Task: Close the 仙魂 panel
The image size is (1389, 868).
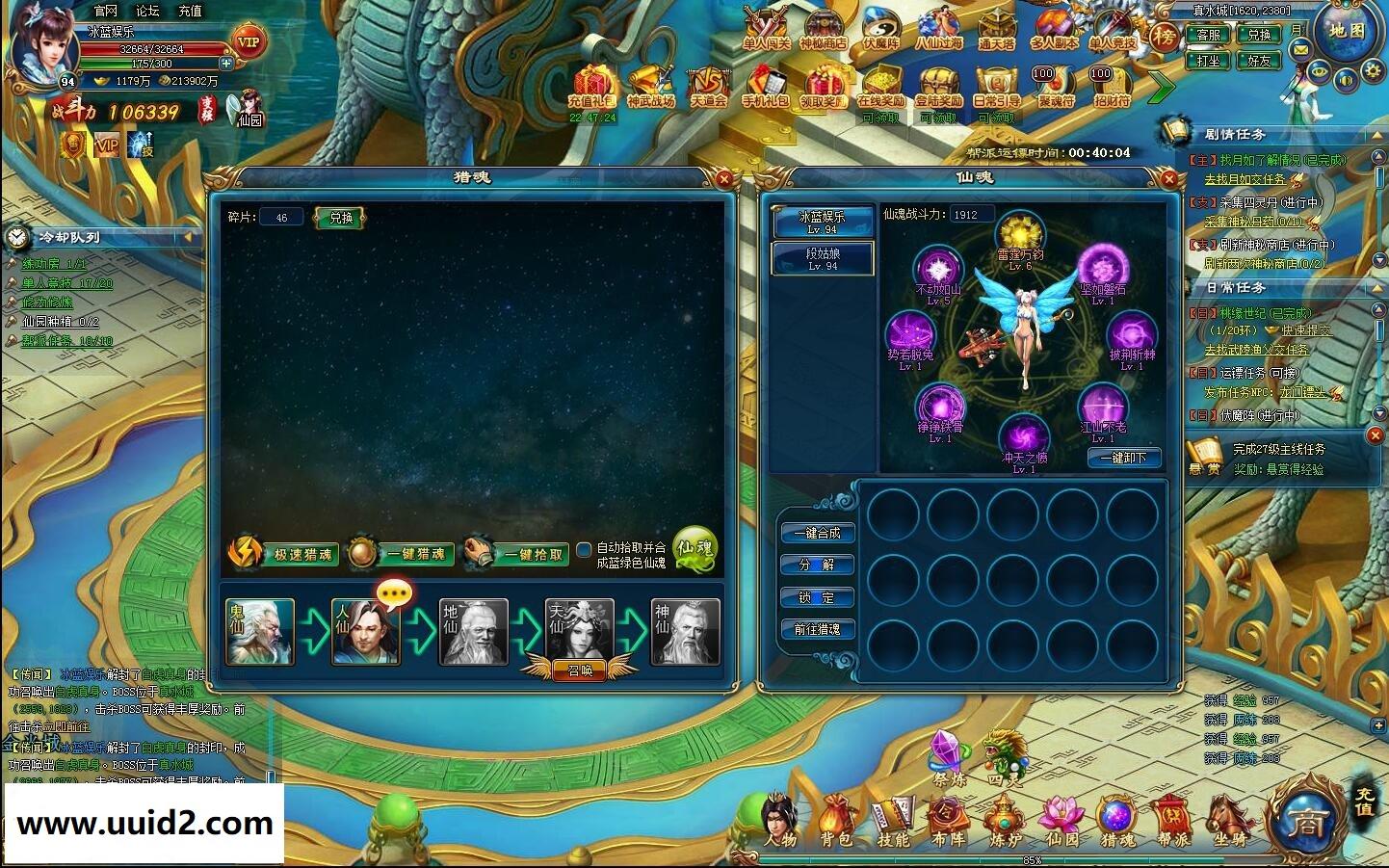Action: coord(1168,178)
